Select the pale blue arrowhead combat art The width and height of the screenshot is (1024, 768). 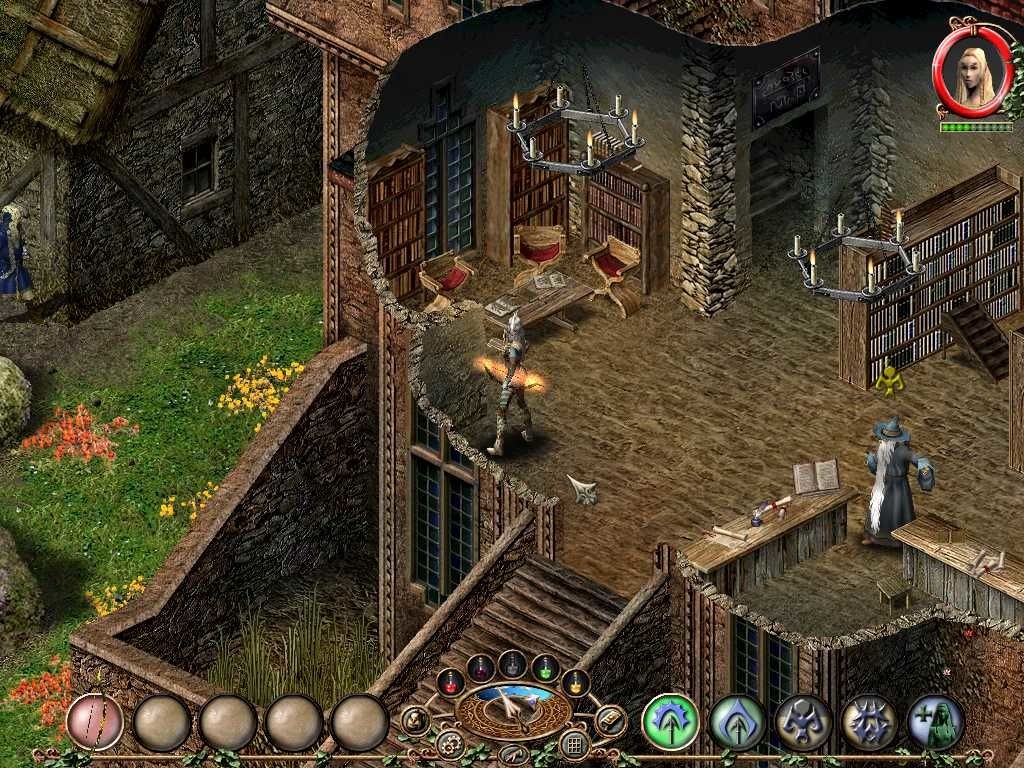click(x=737, y=722)
